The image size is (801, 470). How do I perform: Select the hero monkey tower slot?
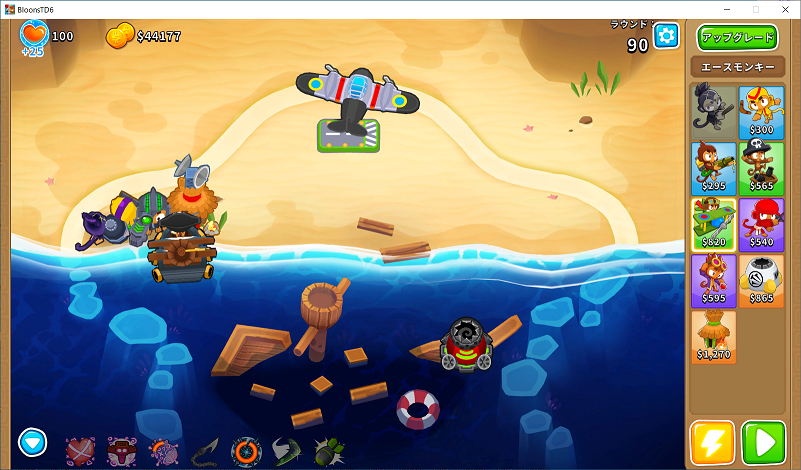coord(713,110)
